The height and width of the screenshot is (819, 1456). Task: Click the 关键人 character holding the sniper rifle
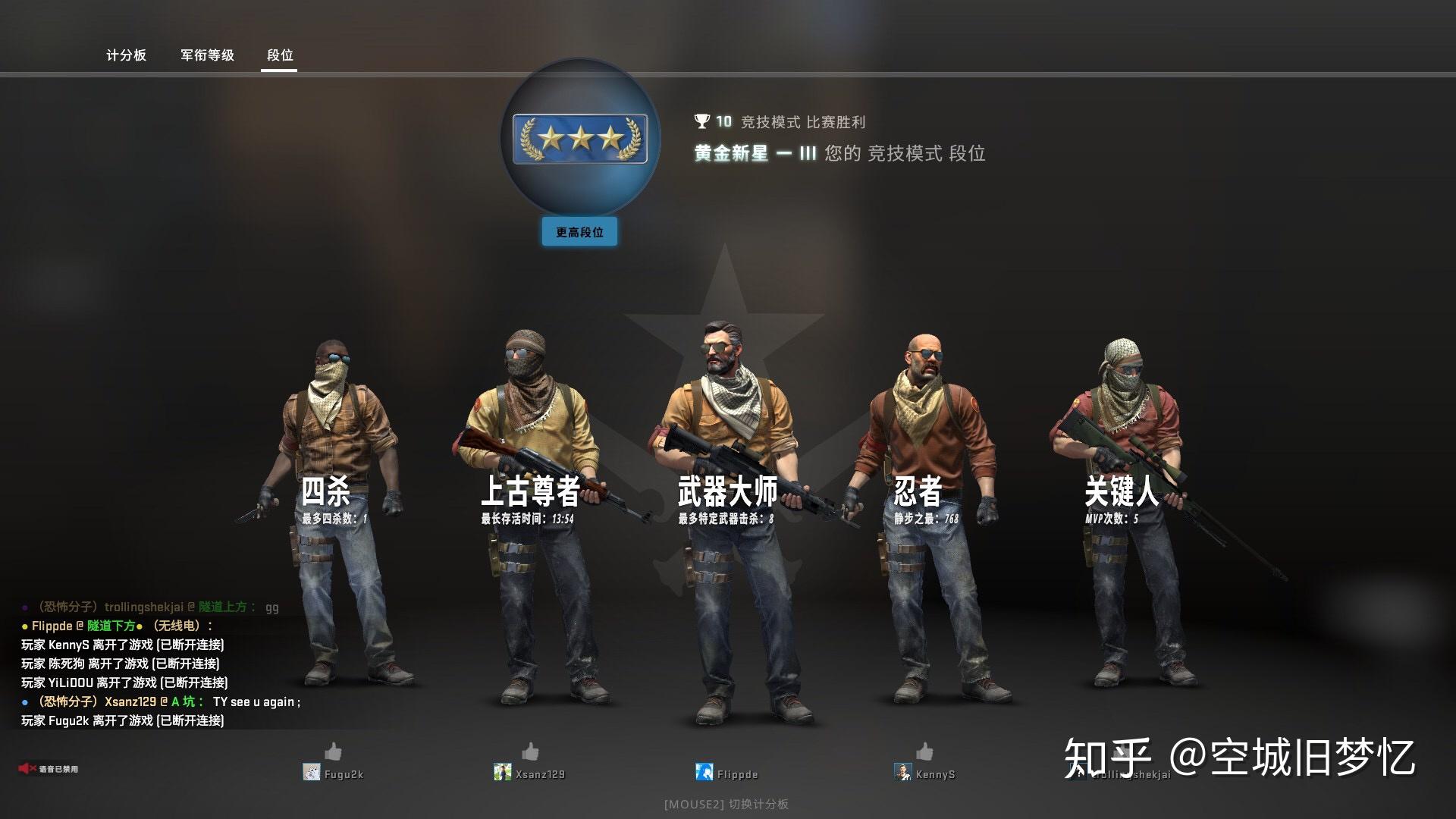point(1122,493)
